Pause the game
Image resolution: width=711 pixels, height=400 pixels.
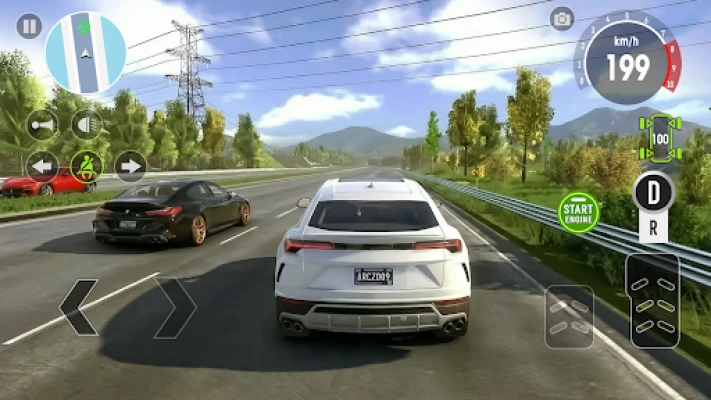[30, 26]
